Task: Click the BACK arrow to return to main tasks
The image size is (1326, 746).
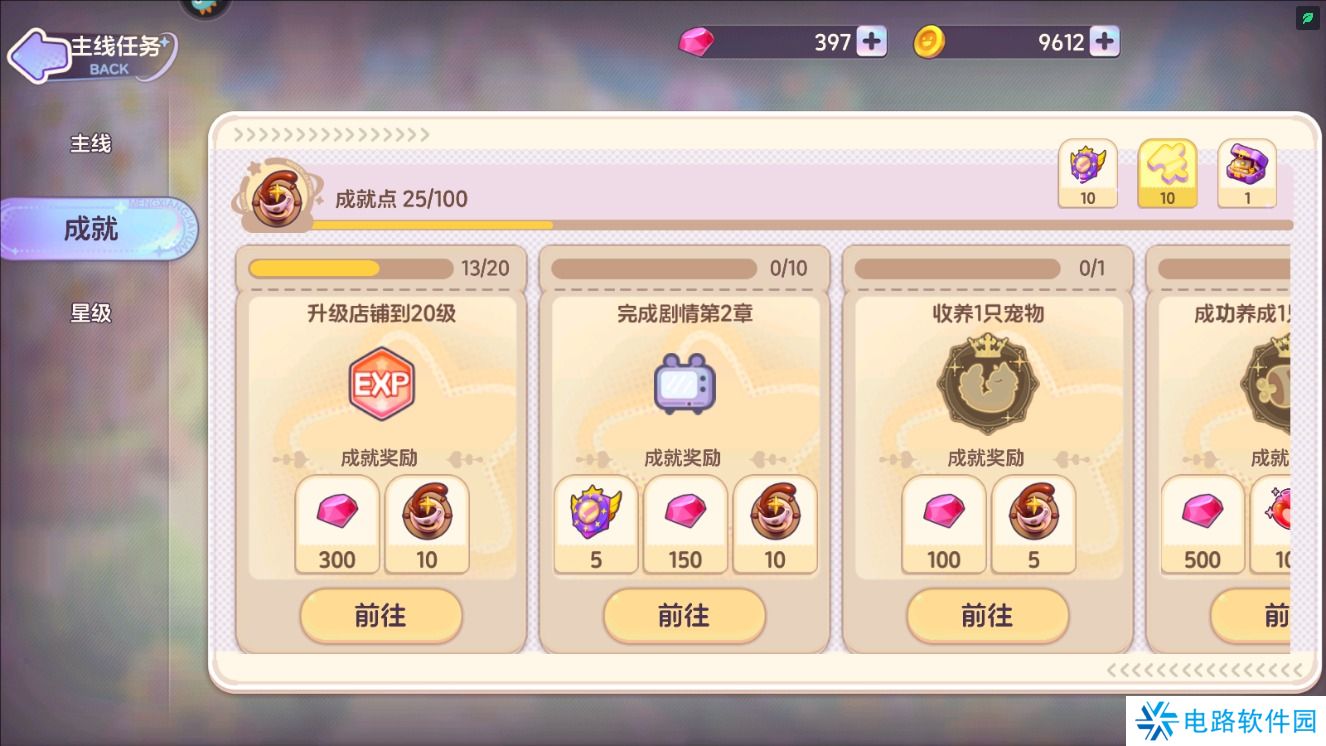Action: (x=40, y=56)
